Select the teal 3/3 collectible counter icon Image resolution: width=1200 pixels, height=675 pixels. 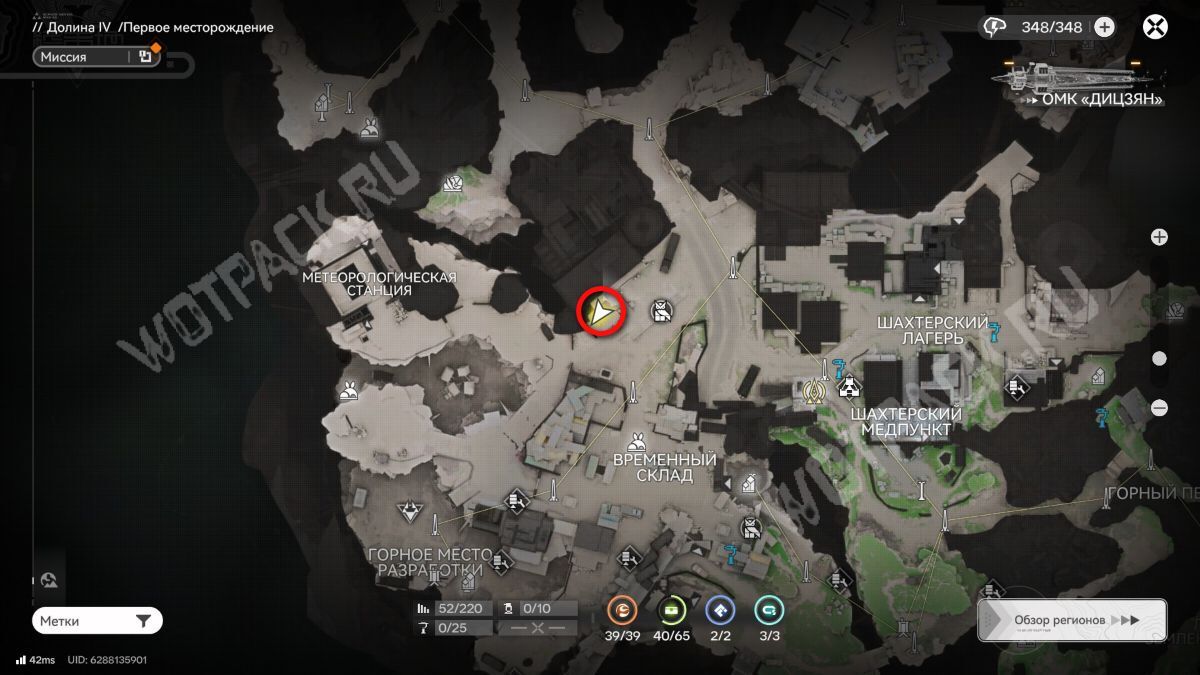click(x=768, y=609)
